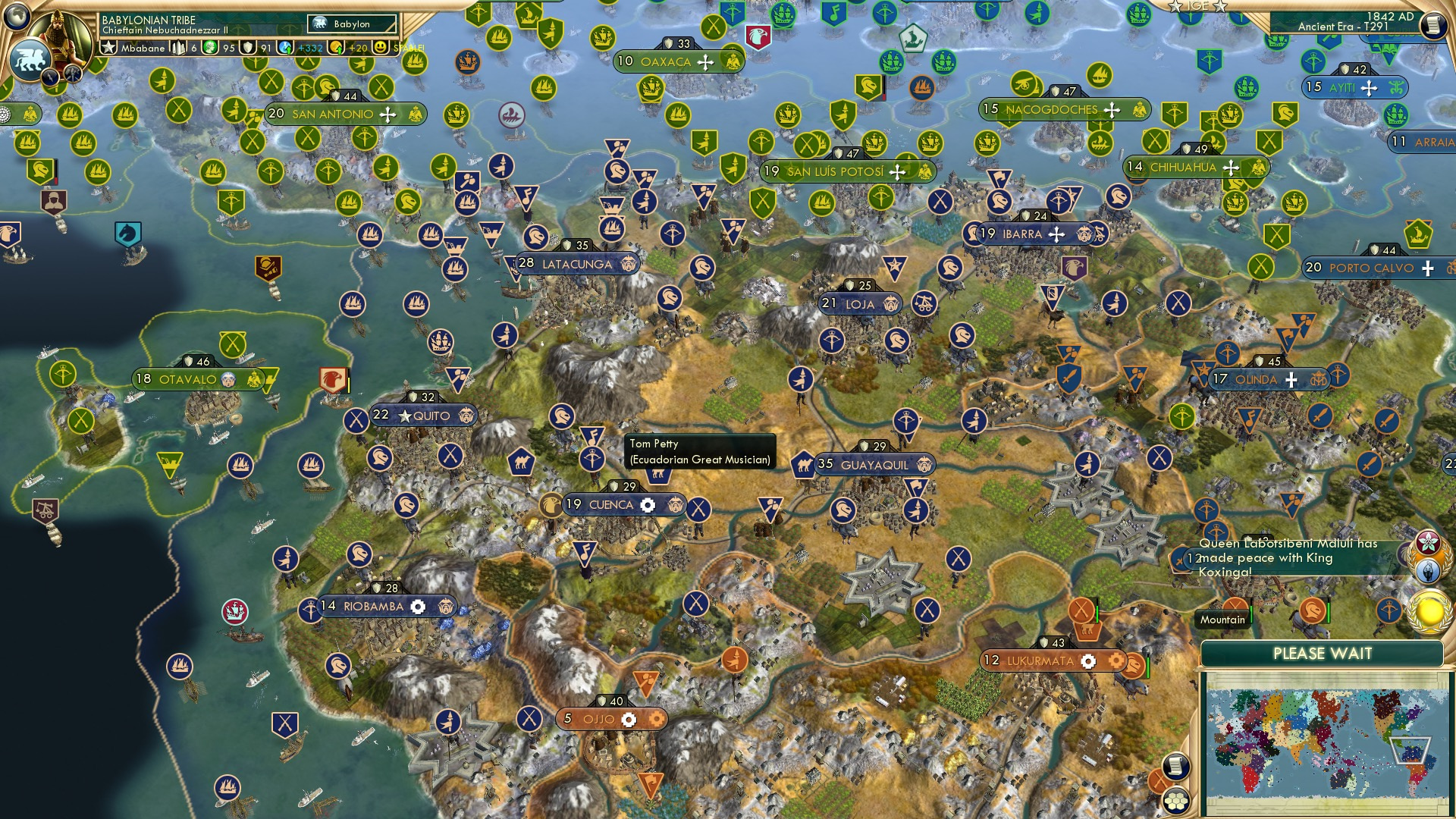Click the happiness smiley marked STABLE
The image size is (1456, 819).
click(381, 47)
